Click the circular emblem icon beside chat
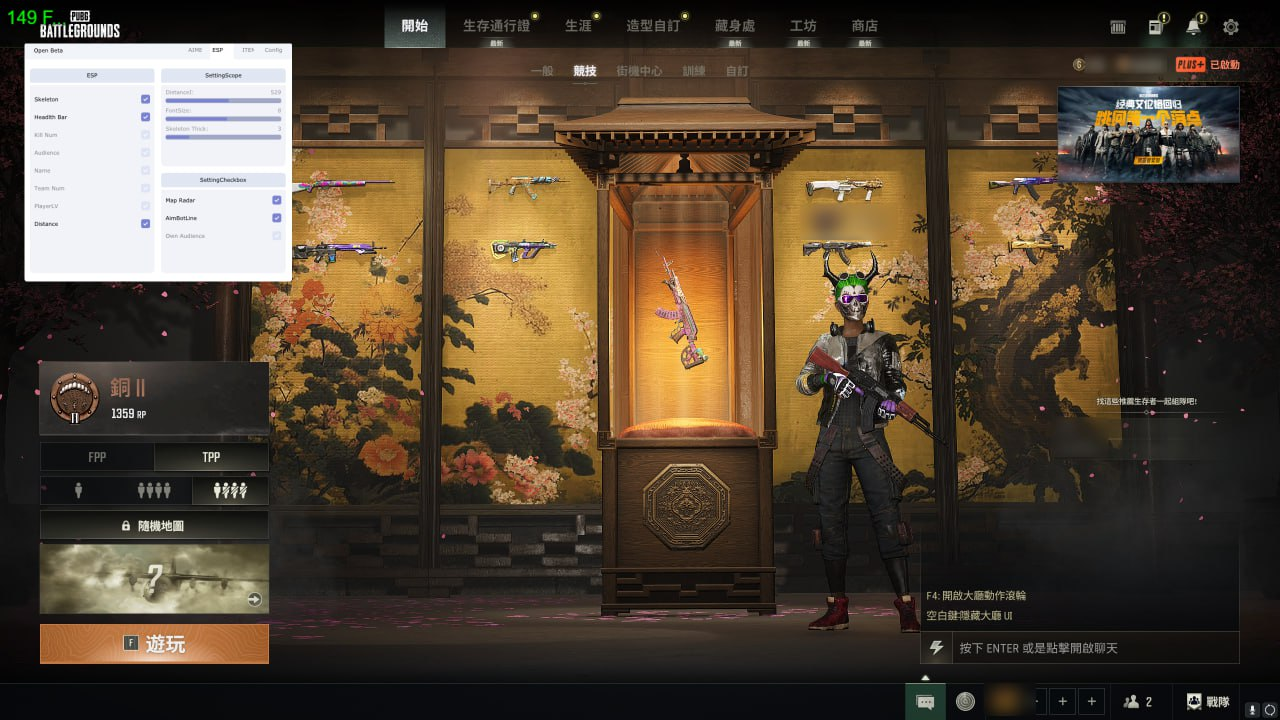This screenshot has height=720, width=1280. tap(965, 701)
